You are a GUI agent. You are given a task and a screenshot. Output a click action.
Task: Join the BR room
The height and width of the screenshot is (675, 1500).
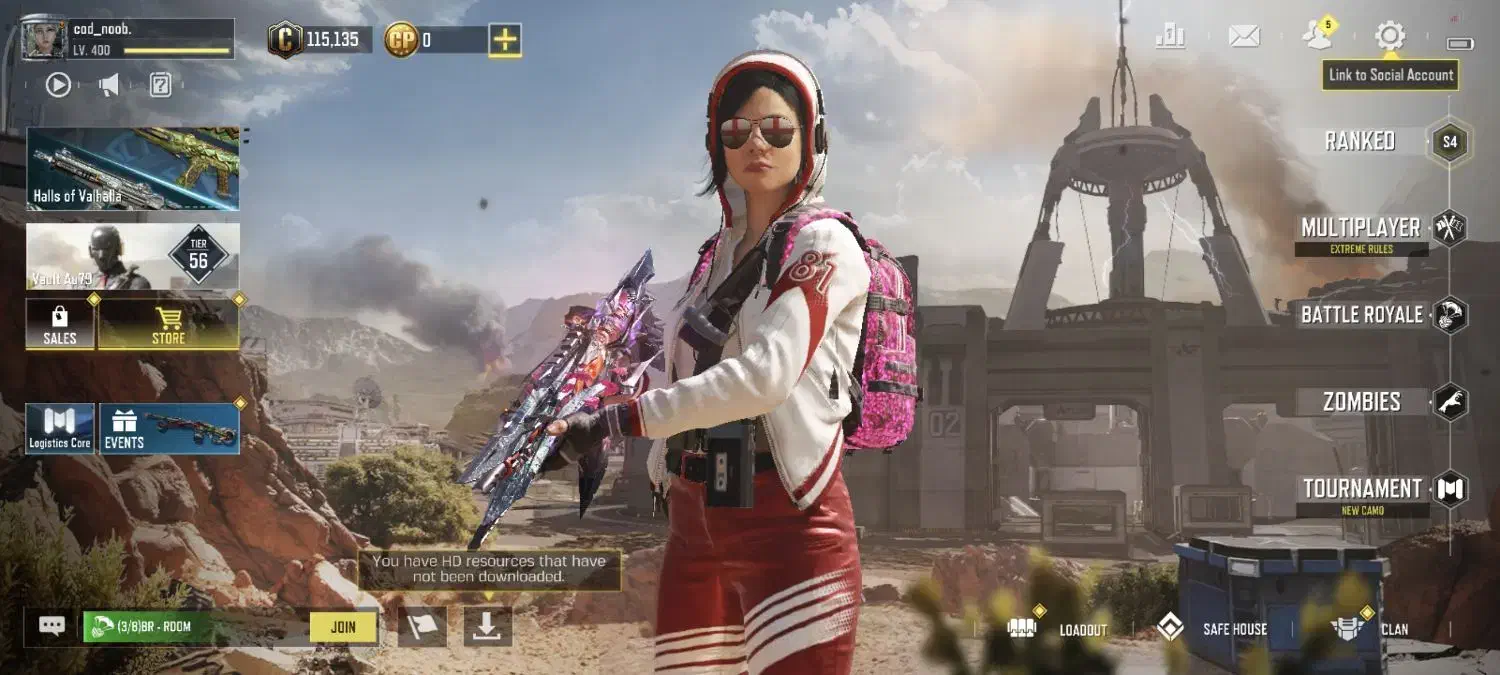343,627
